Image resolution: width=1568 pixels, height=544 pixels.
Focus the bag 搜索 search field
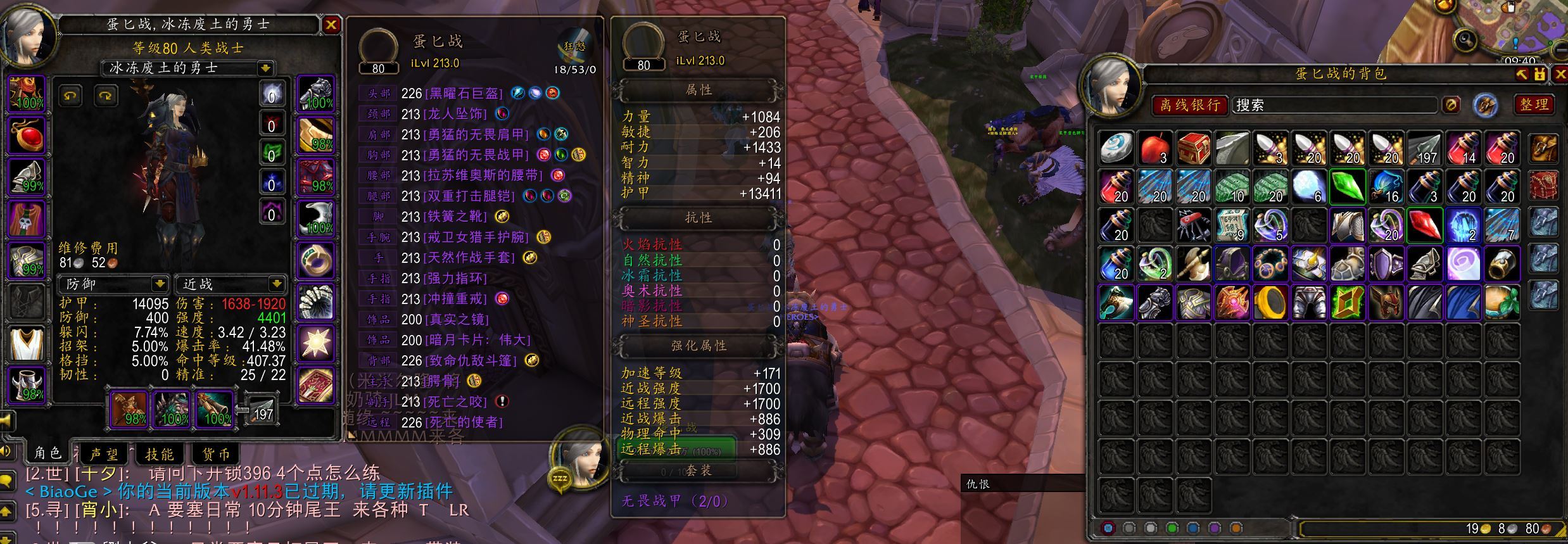1333,105
